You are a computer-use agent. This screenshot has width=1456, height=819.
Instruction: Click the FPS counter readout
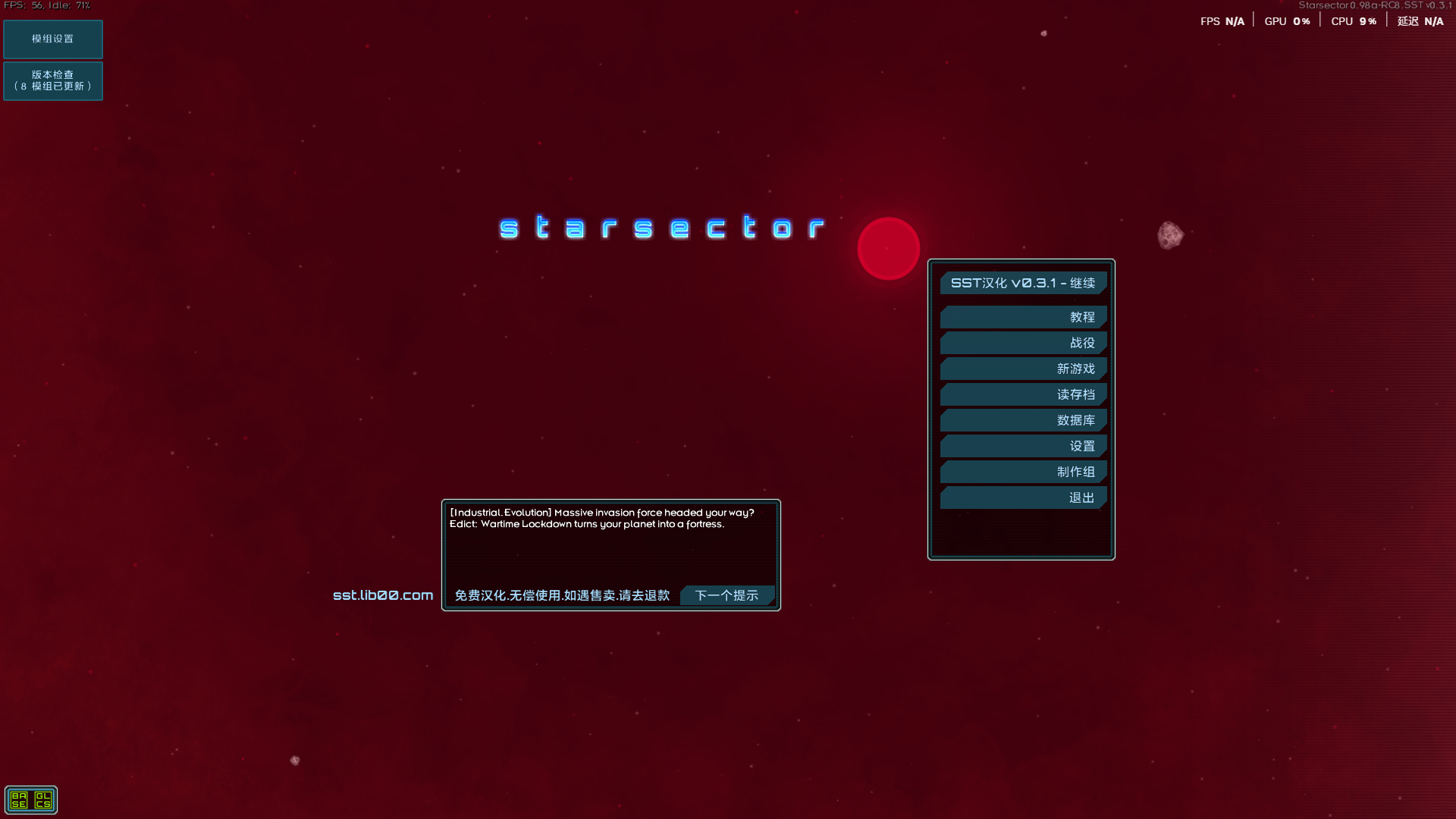coord(45,5)
